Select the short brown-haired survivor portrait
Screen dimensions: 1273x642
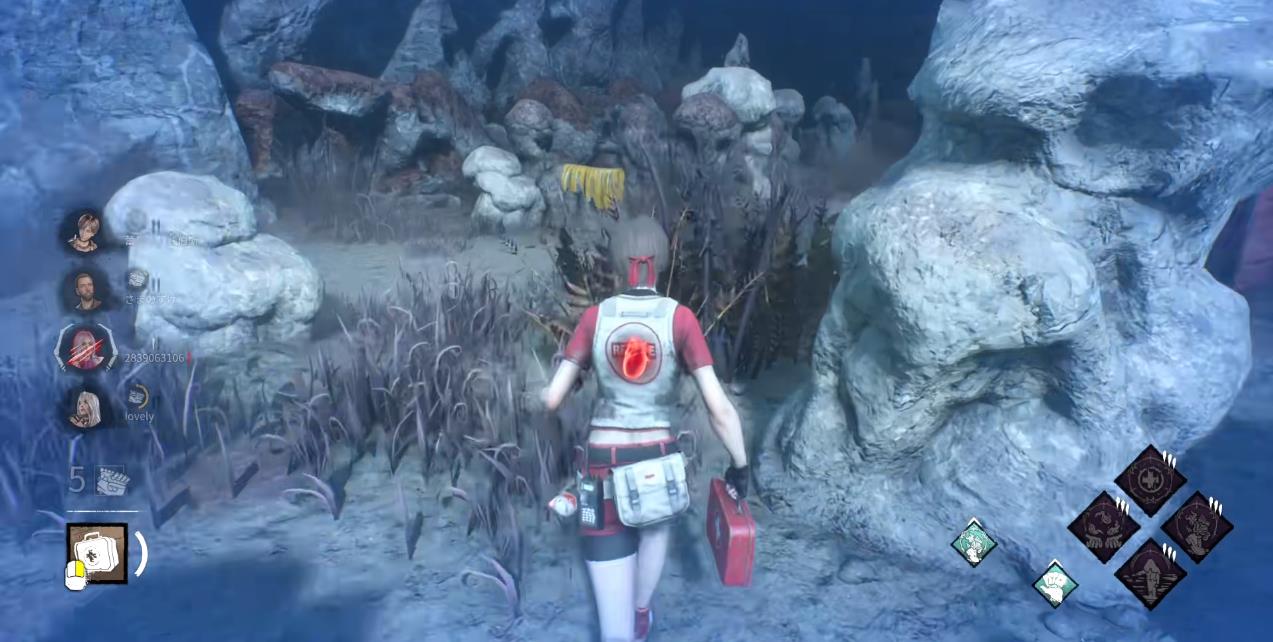pos(84,230)
